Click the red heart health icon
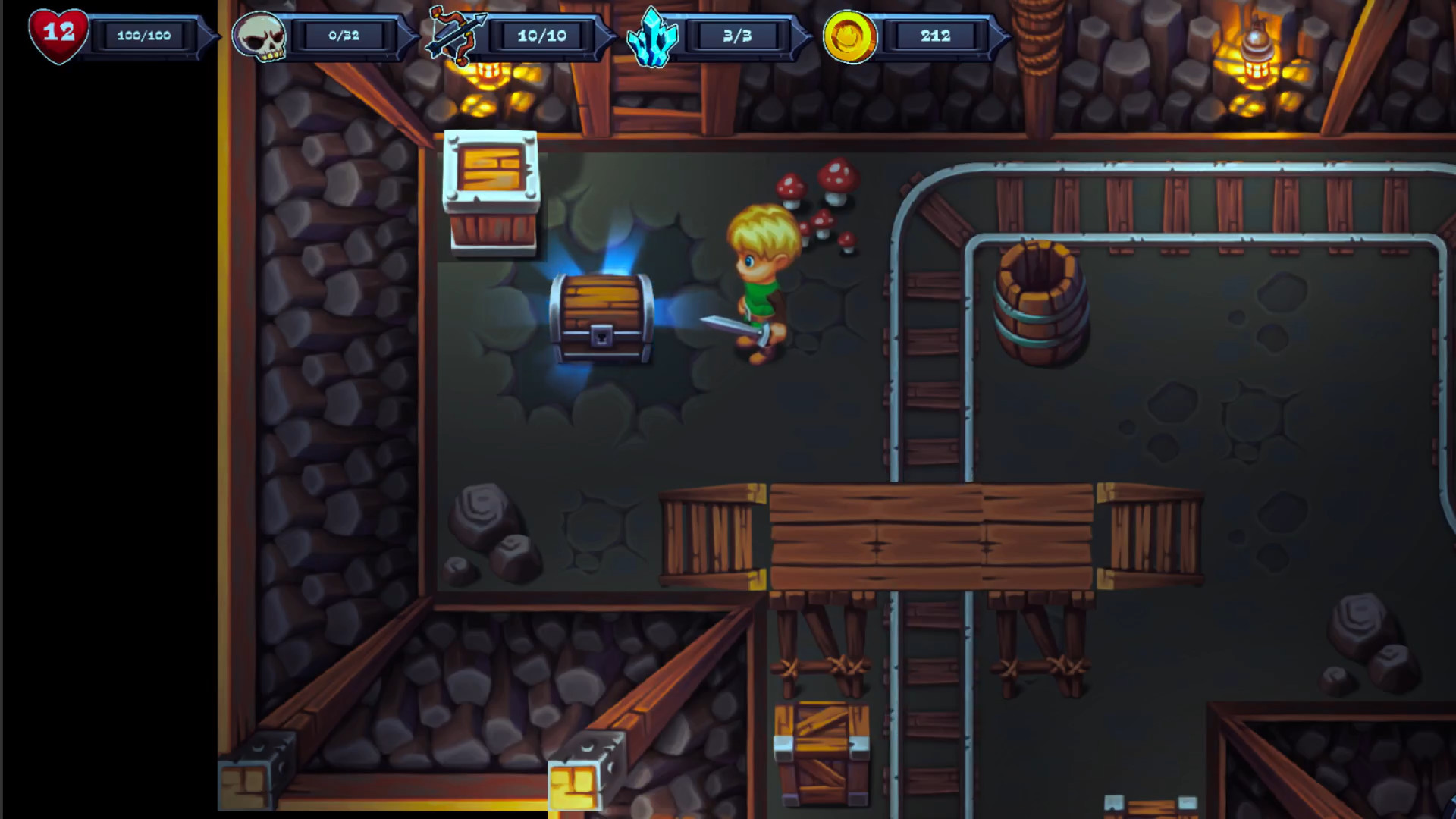 pos(57,33)
